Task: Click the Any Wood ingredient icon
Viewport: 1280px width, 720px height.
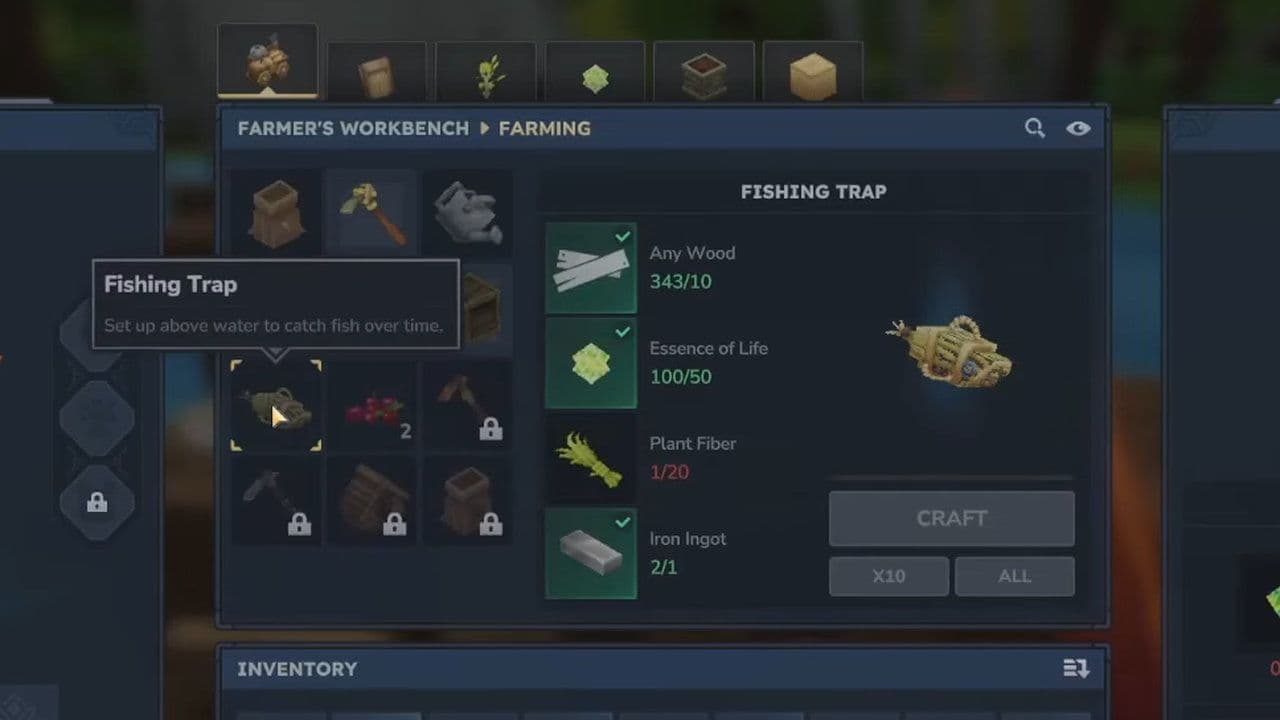Action: tap(590, 268)
